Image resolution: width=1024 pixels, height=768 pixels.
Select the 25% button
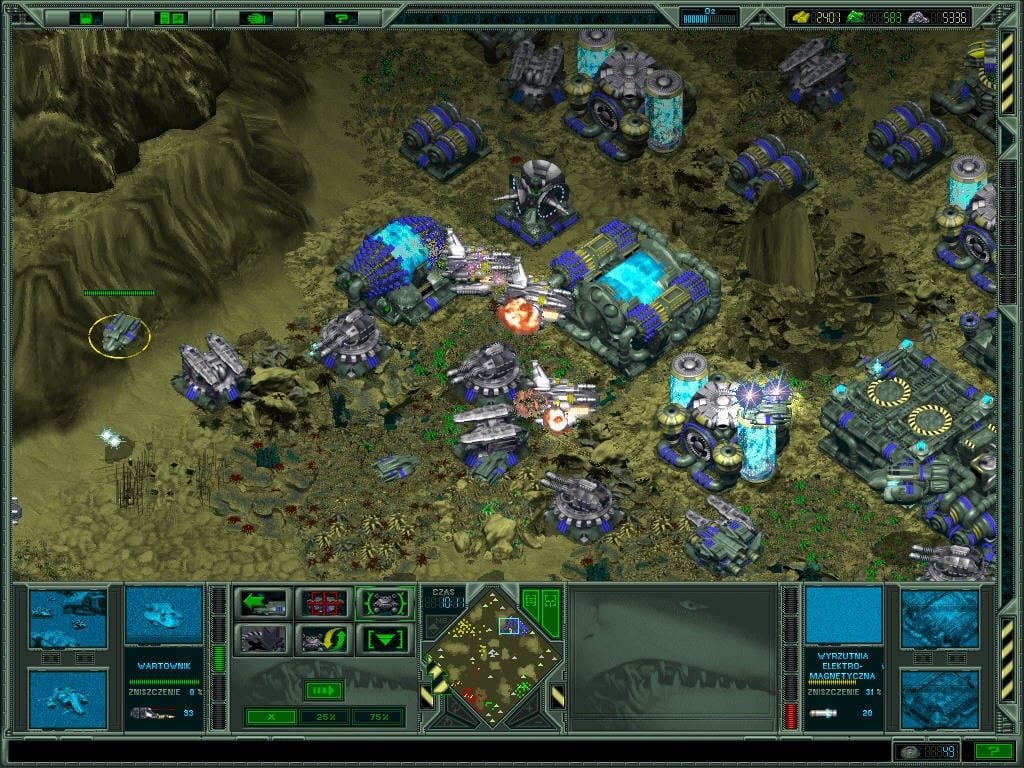coord(324,716)
